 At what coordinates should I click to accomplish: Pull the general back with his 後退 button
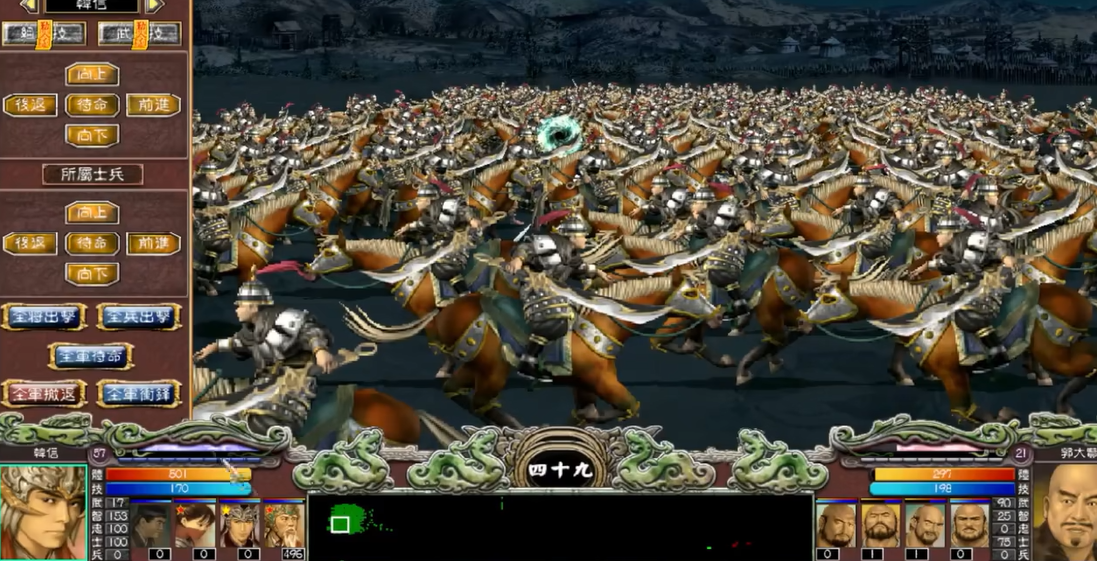[30, 105]
